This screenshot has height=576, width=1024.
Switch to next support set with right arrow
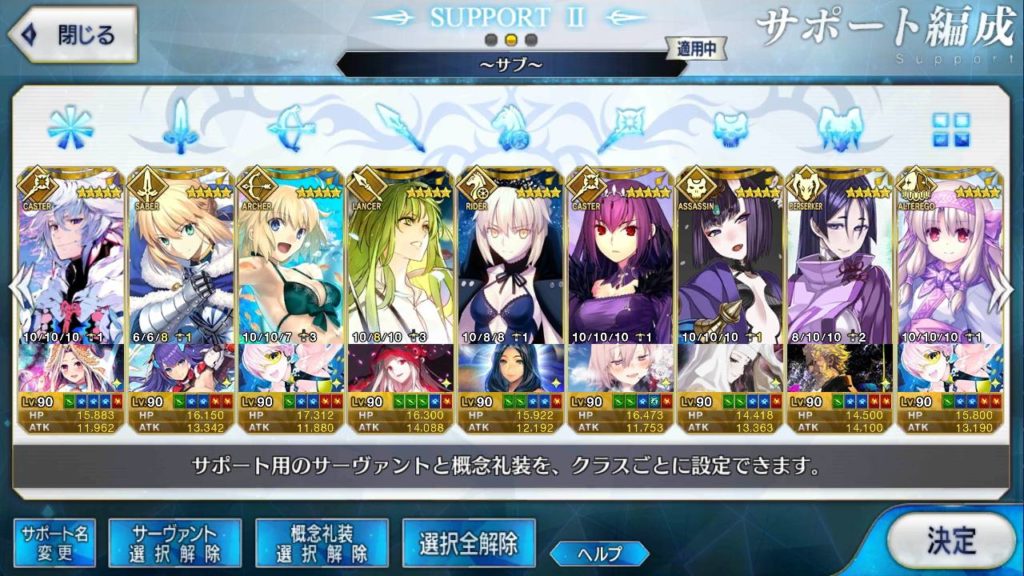1008,288
